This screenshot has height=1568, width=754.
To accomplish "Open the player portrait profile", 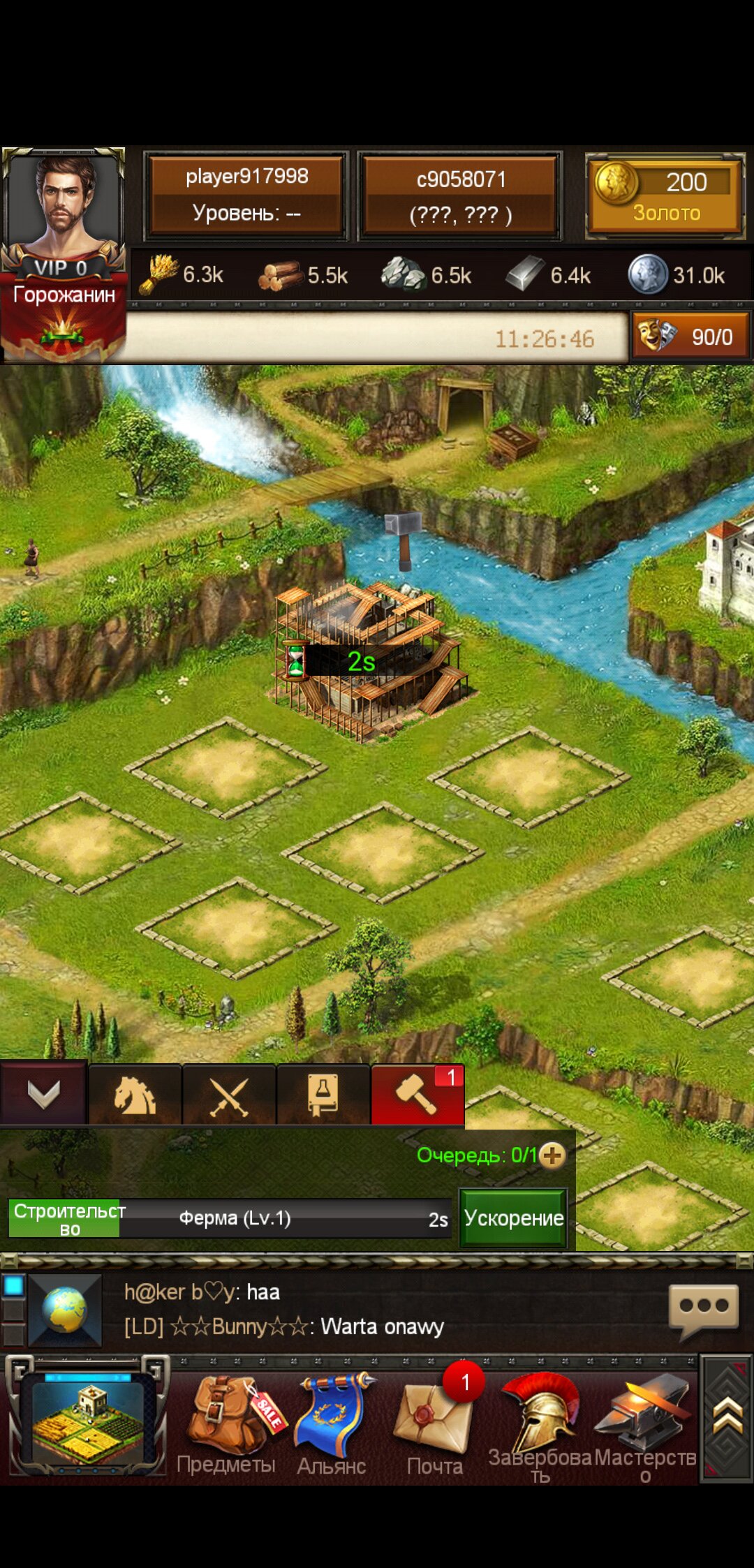I will pos(63,209).
